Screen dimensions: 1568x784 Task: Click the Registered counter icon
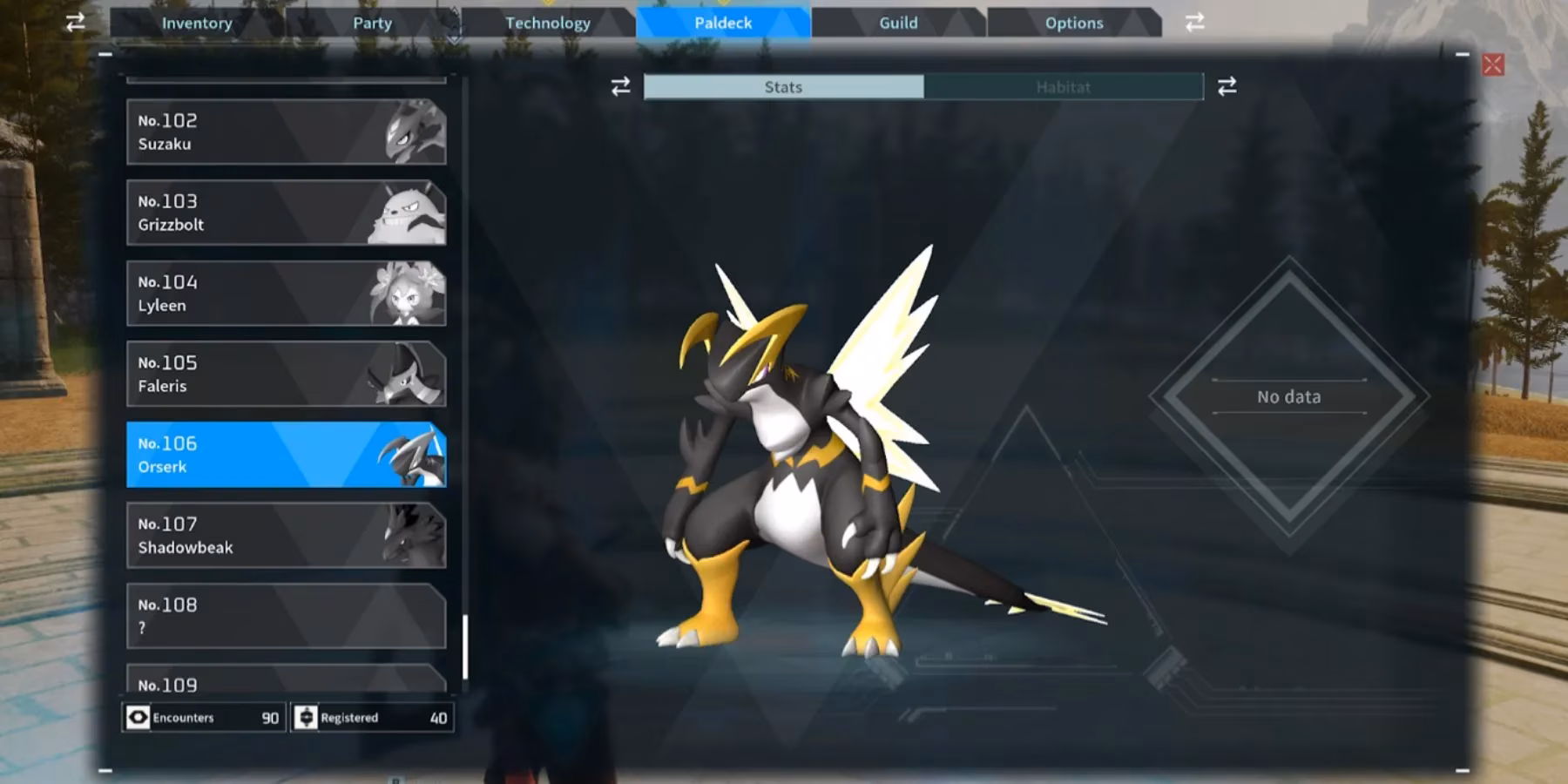pyautogui.click(x=307, y=717)
